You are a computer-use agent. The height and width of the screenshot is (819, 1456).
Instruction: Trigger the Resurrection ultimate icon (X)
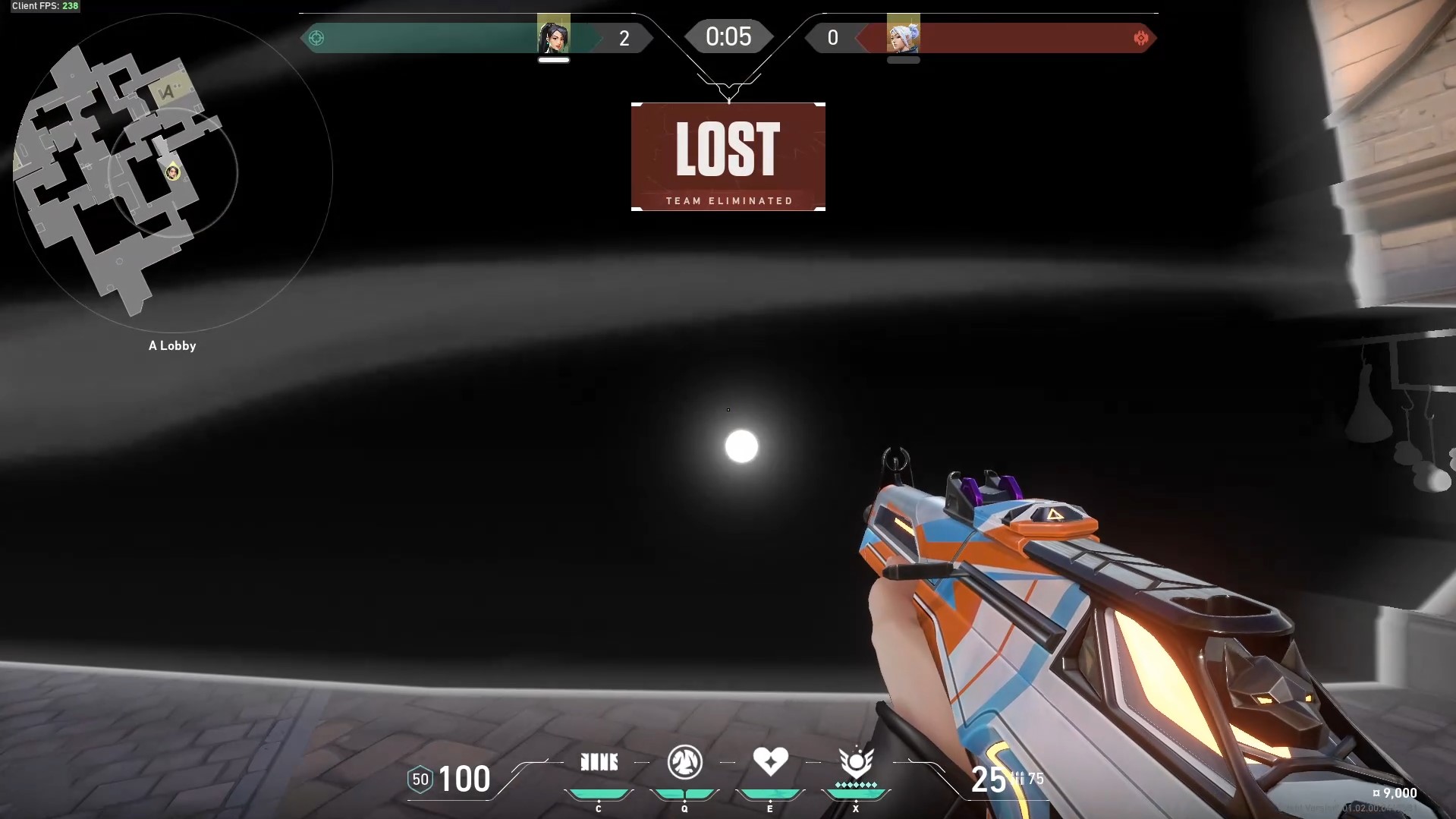pyautogui.click(x=857, y=761)
